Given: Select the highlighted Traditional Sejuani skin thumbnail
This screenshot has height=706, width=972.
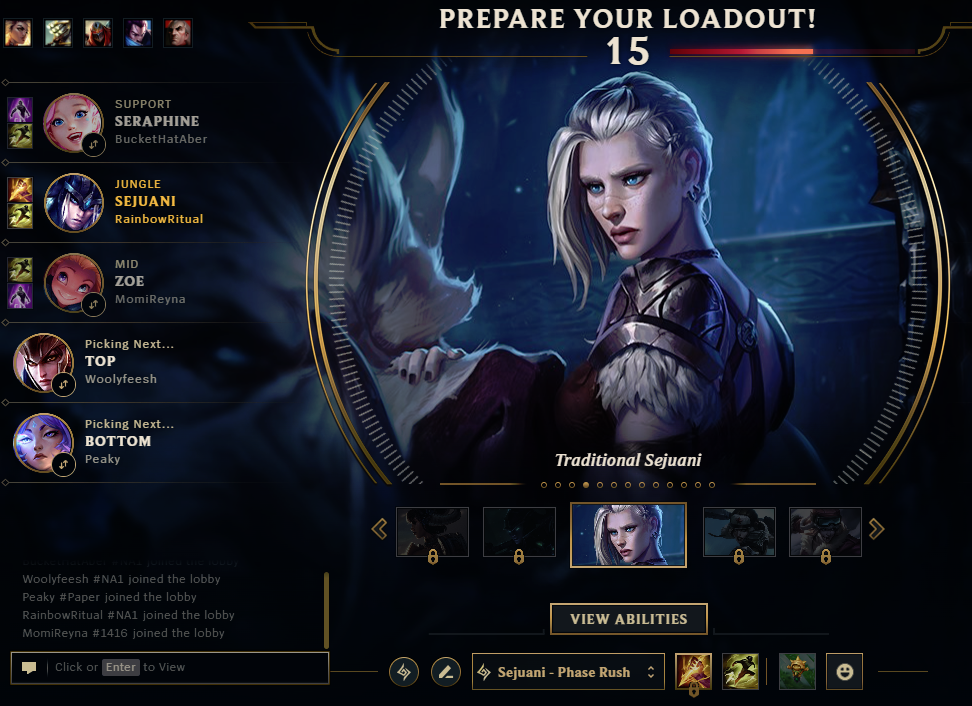Looking at the screenshot, I should click(x=628, y=534).
